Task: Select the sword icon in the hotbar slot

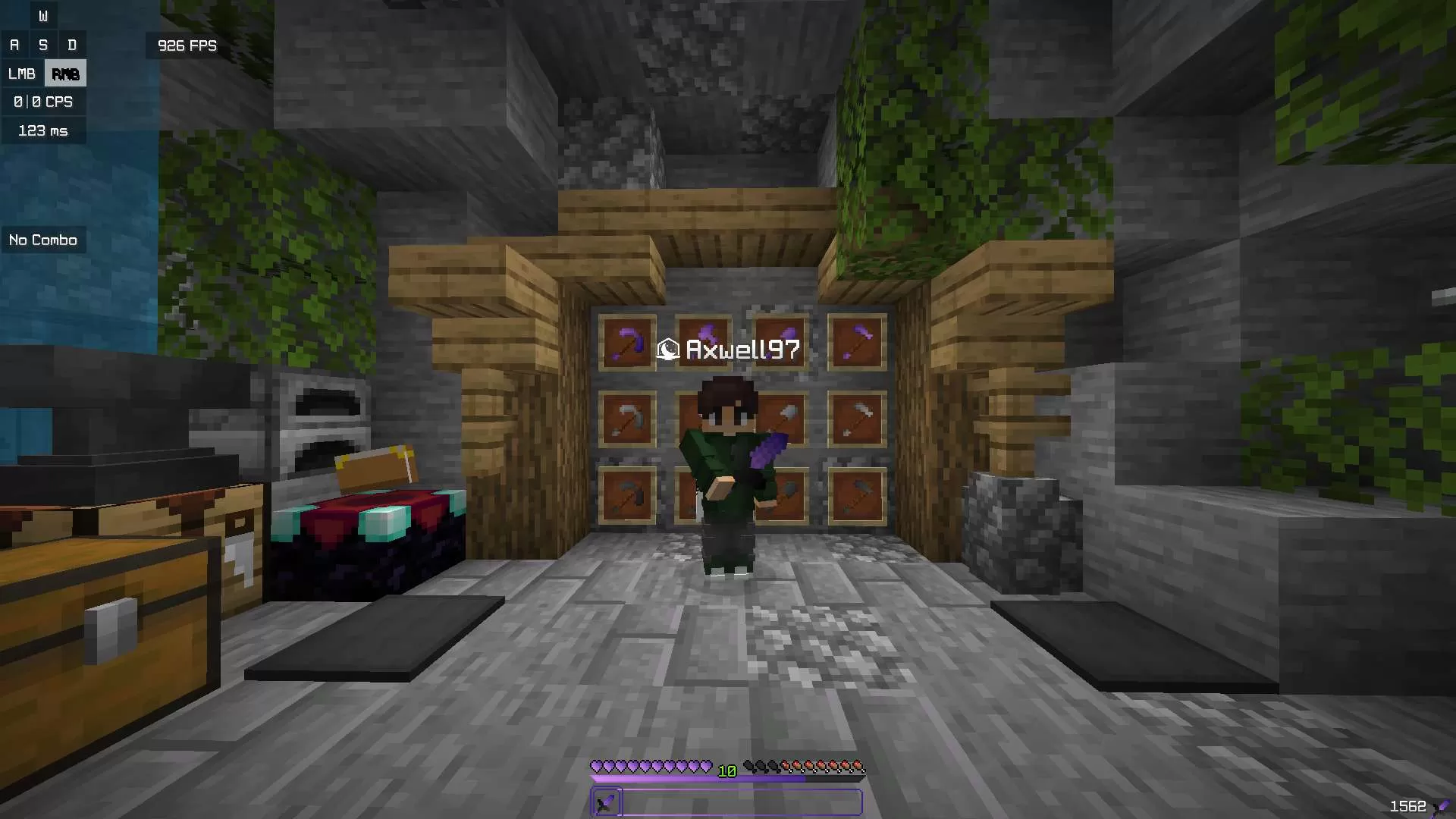Action: point(605,802)
